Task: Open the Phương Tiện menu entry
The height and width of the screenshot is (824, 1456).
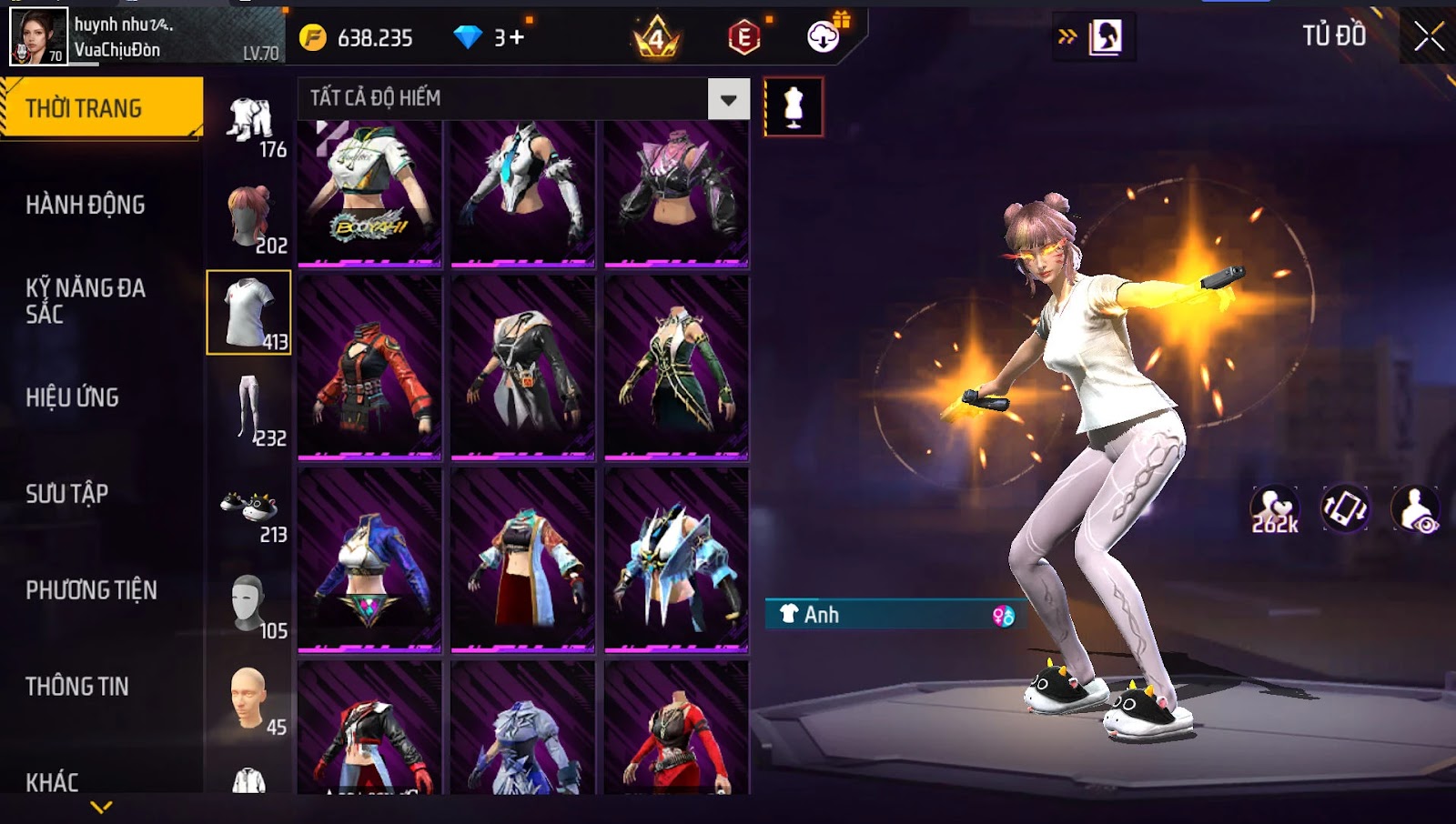Action: click(x=91, y=590)
